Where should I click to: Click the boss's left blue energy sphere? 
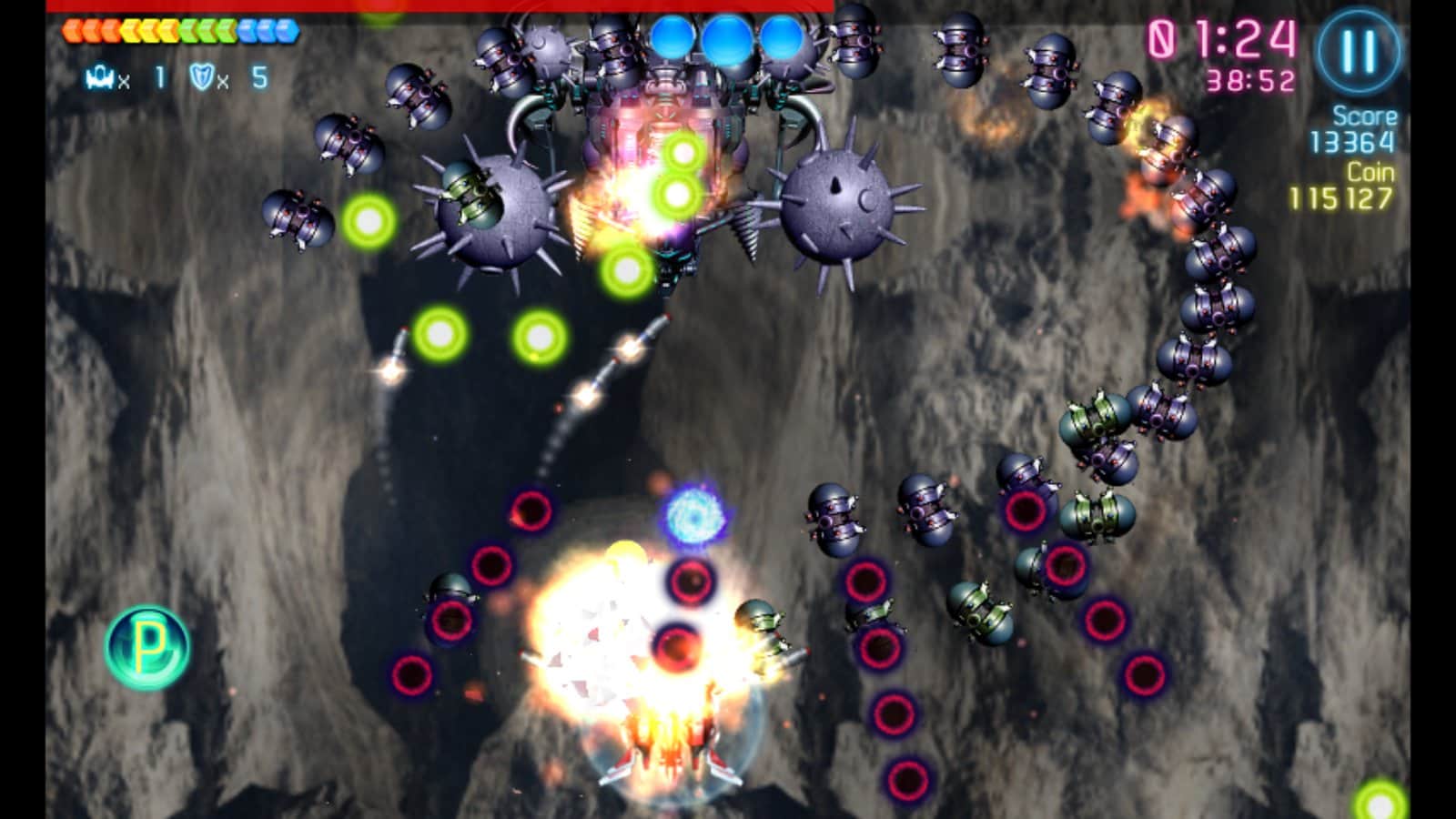tap(672, 36)
